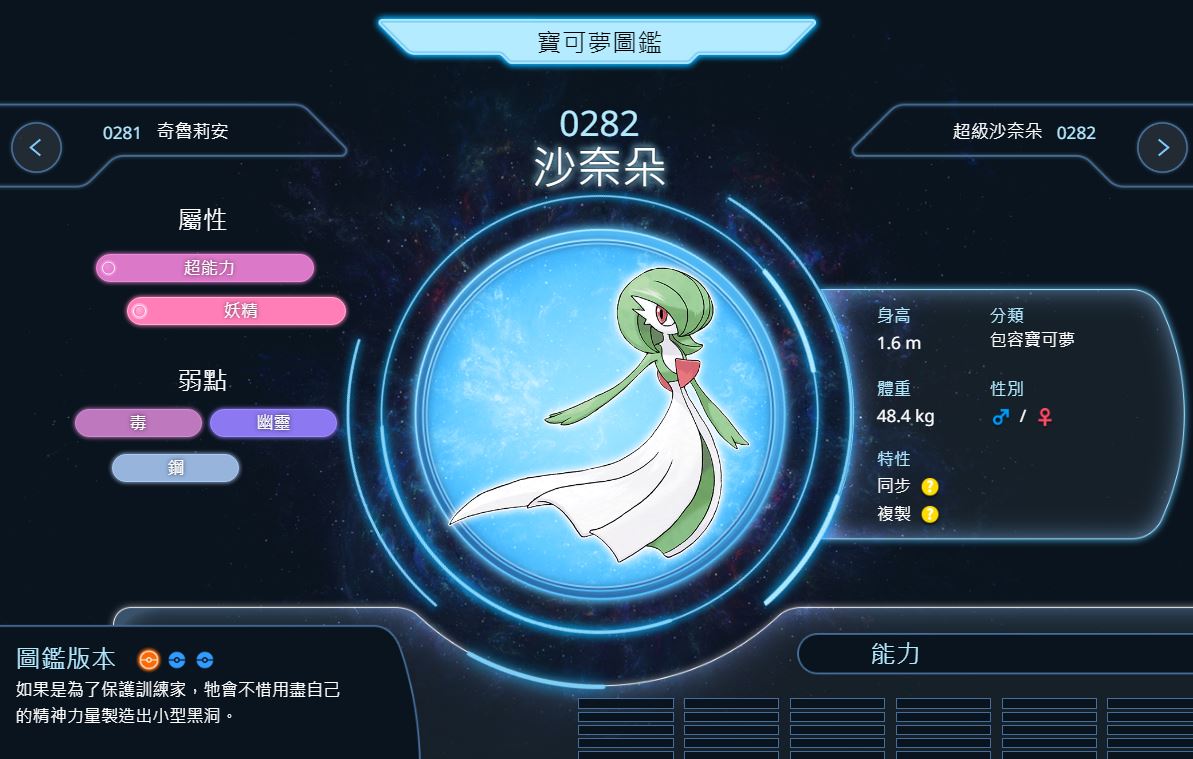Select the 超能力 type tag
Viewport: 1193px width, 759px height.
205,268
